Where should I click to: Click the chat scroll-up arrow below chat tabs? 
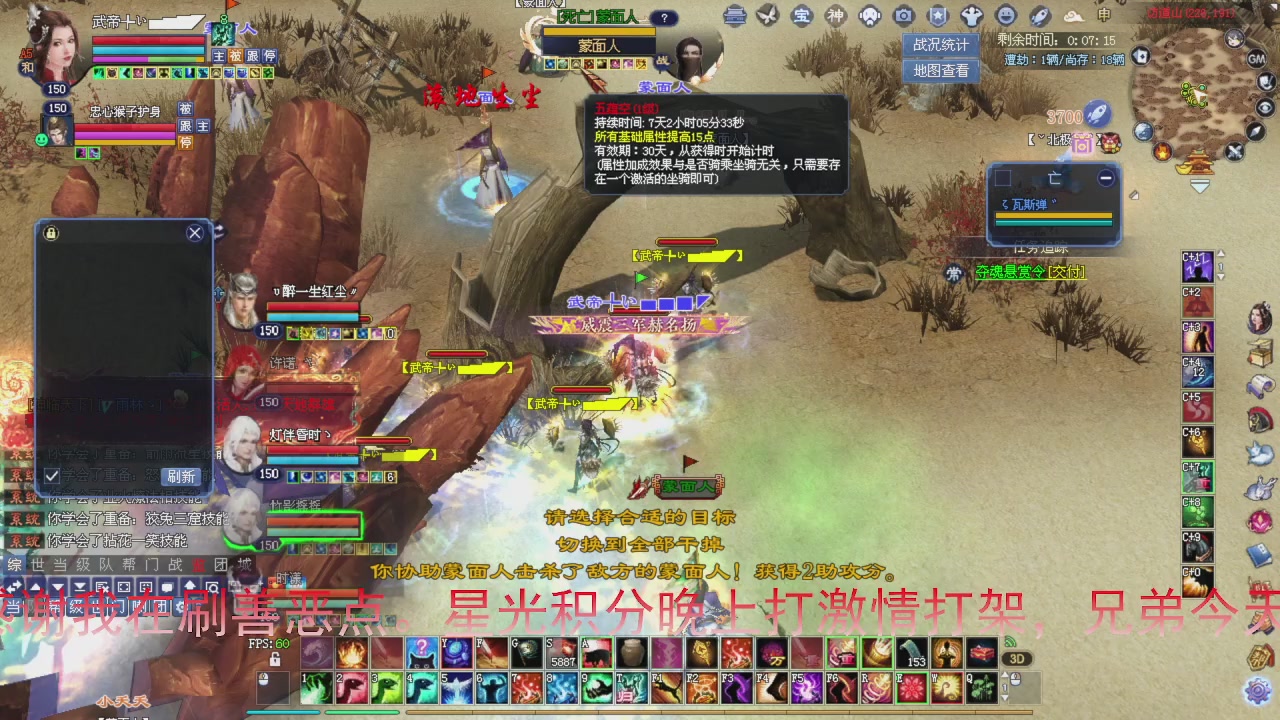(x=35, y=585)
